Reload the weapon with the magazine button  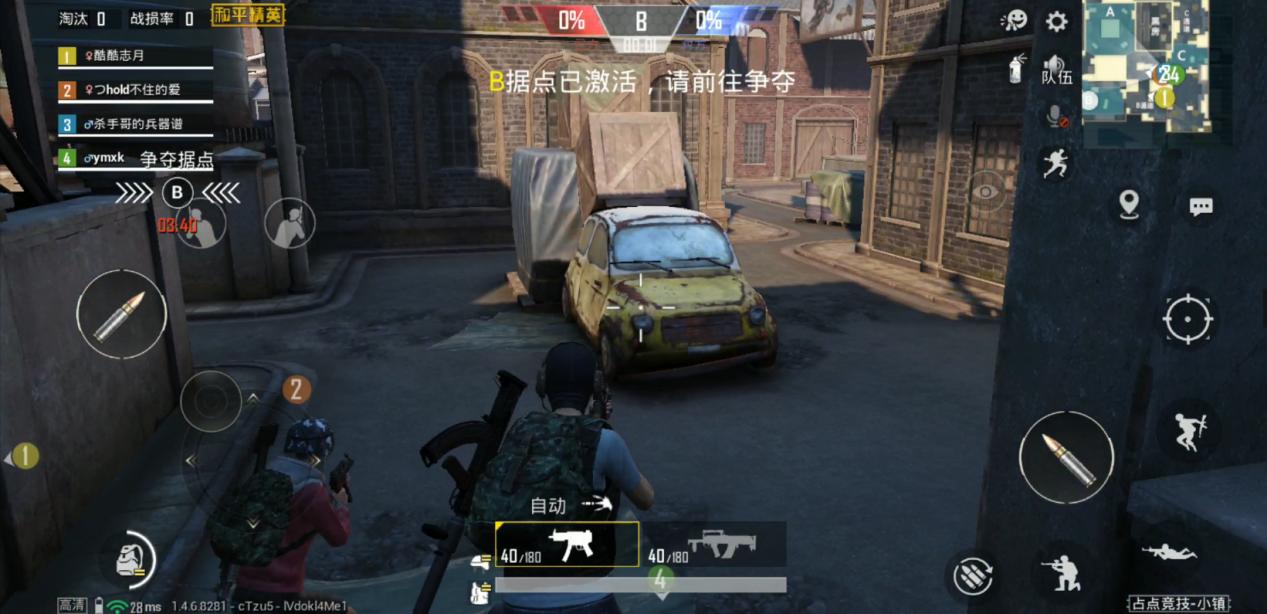tap(970, 574)
